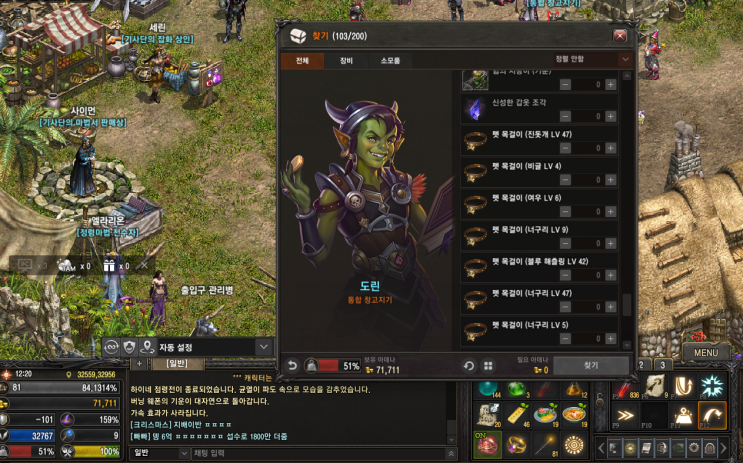This screenshot has height=463, width=743.
Task: Select the 소모품 (Consumables) tab
Action: 390,61
